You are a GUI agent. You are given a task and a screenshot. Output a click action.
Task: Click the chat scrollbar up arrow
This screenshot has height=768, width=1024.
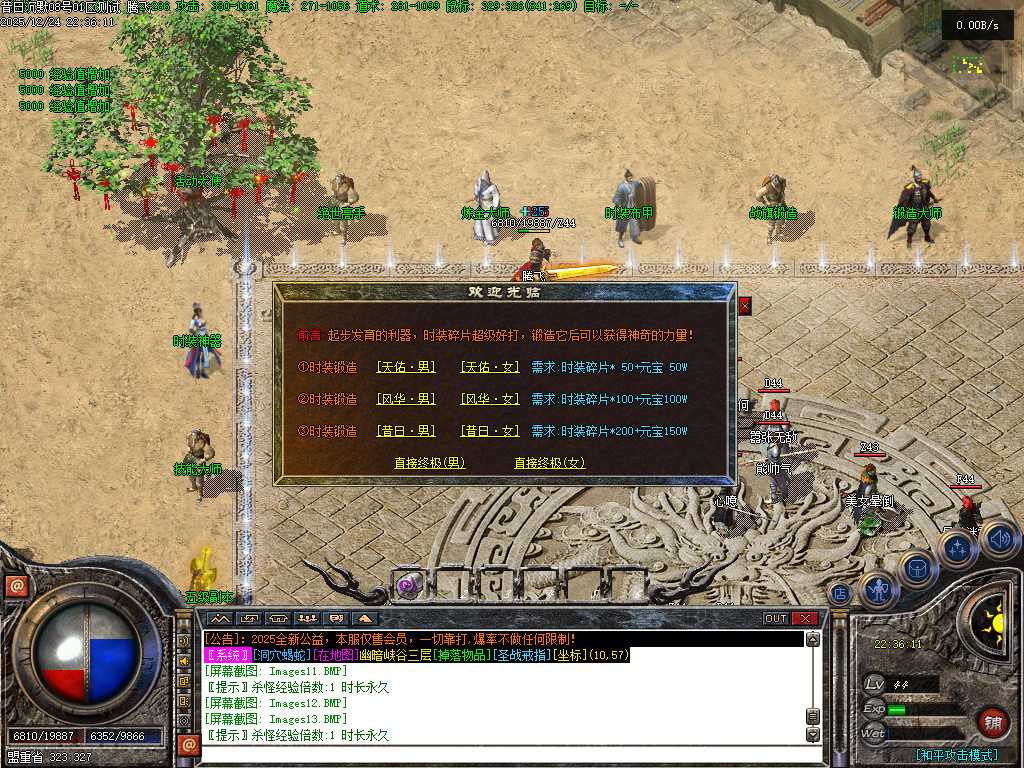point(813,640)
